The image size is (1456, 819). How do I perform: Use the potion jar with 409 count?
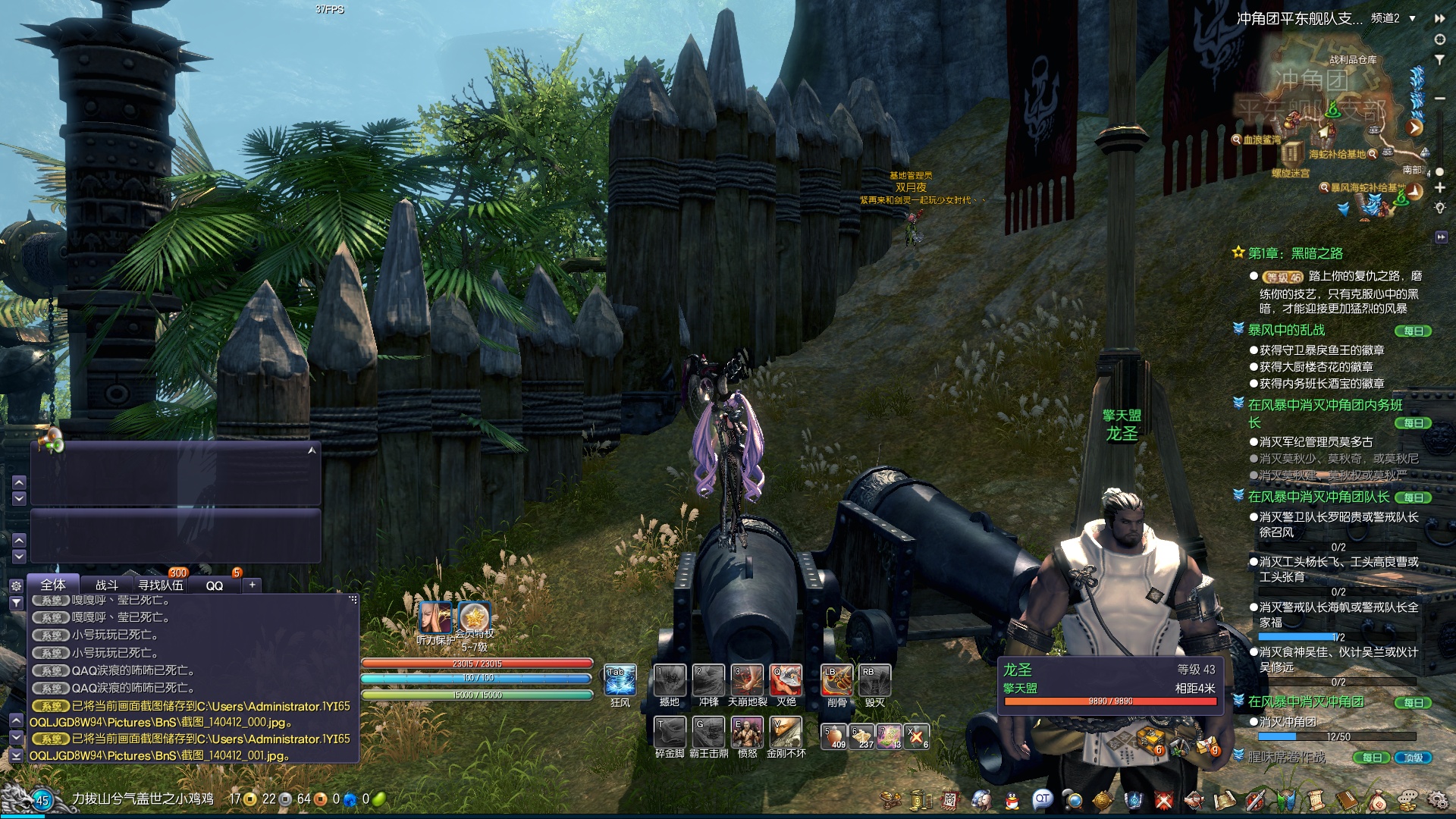(835, 736)
